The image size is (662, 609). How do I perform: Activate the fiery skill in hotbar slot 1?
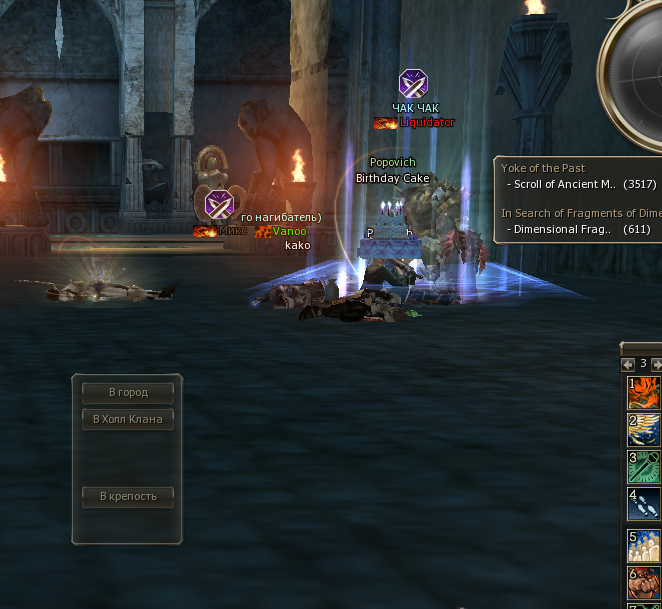pyautogui.click(x=645, y=393)
